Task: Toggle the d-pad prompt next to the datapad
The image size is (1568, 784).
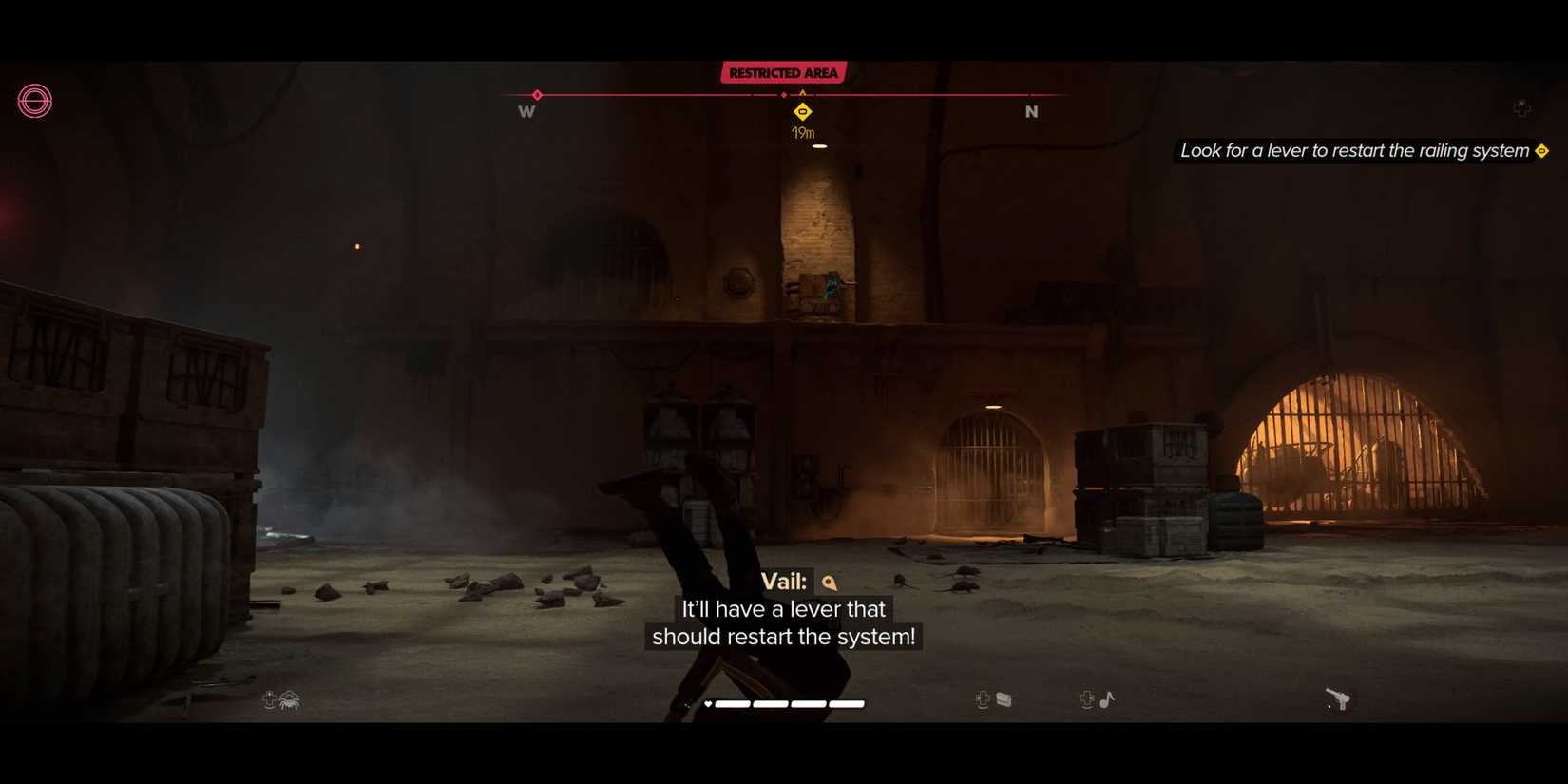Action: pyautogui.click(x=983, y=700)
